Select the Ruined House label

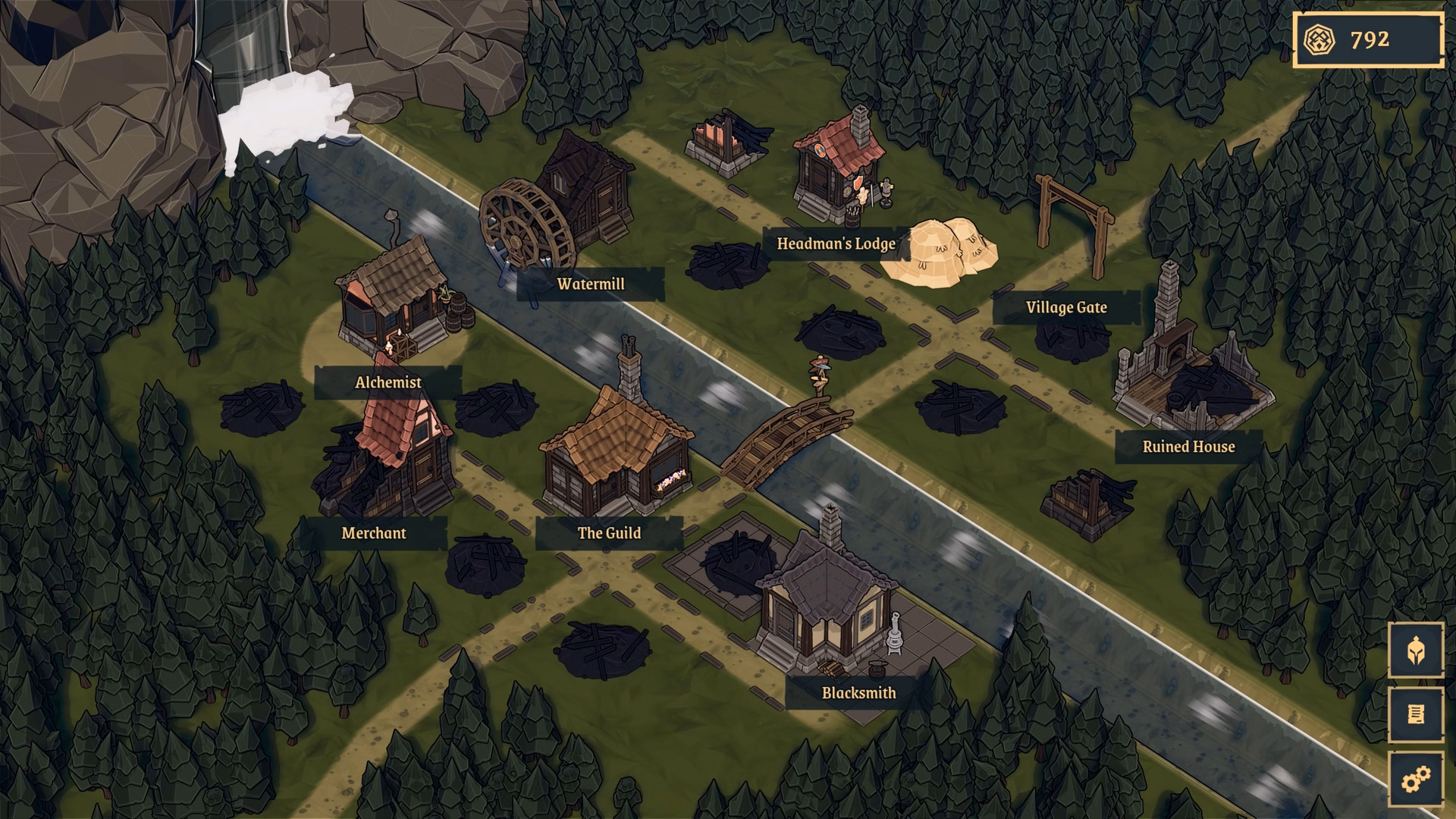click(x=1190, y=446)
